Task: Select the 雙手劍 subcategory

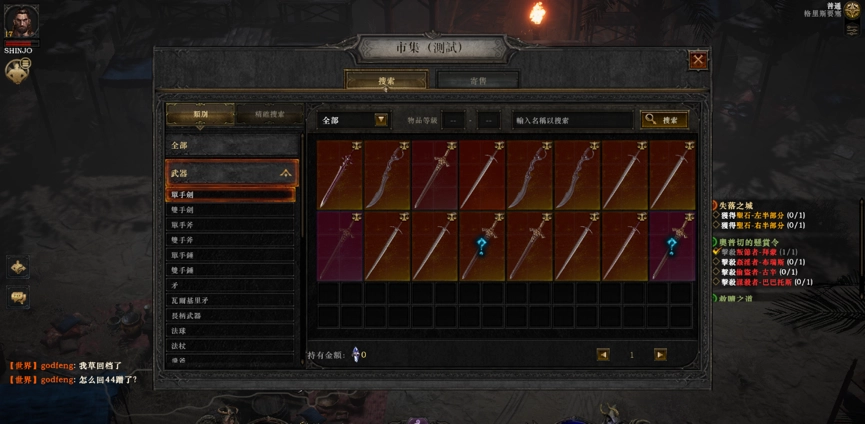Action: click(232, 210)
